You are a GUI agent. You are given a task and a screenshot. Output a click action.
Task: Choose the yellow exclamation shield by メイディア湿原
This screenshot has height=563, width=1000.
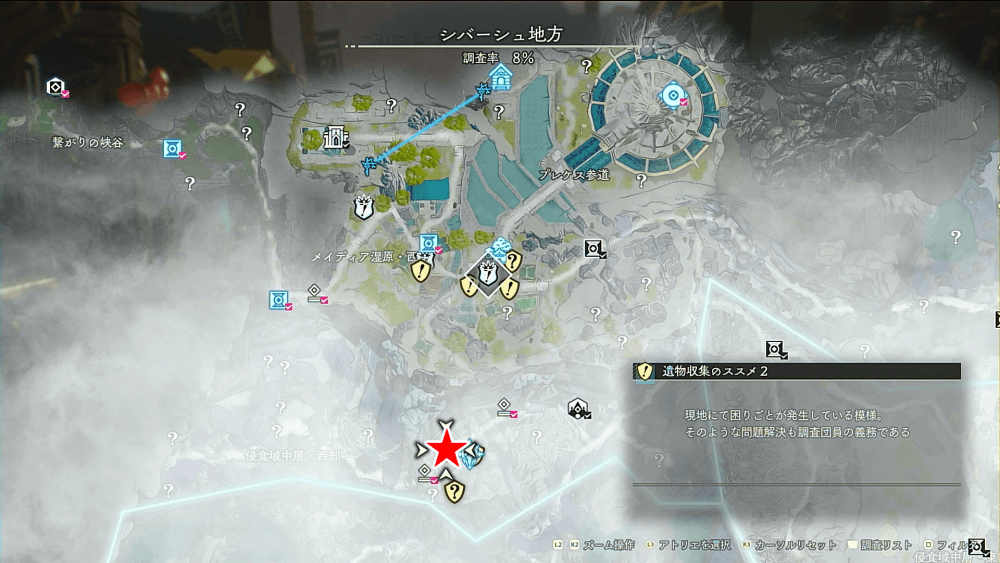click(421, 271)
